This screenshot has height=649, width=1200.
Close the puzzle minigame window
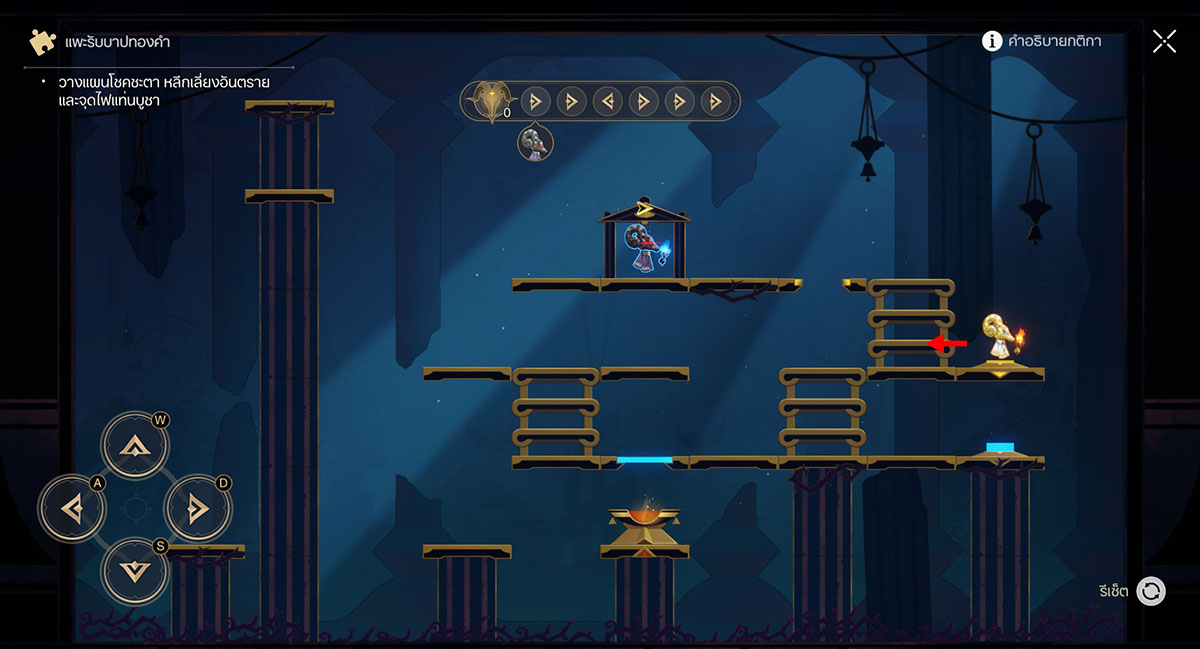click(x=1164, y=41)
